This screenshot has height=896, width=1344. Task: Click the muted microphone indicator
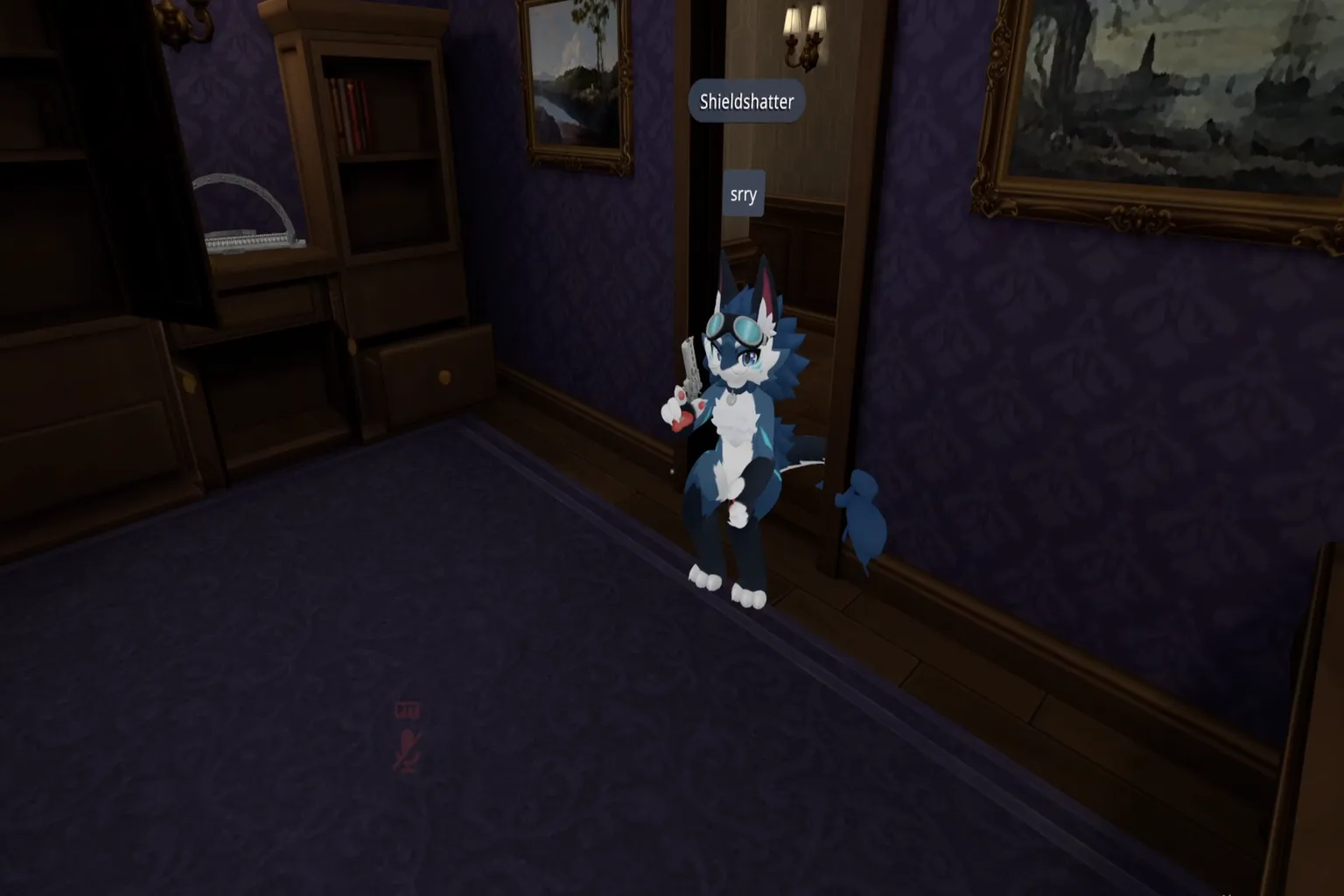(x=408, y=748)
